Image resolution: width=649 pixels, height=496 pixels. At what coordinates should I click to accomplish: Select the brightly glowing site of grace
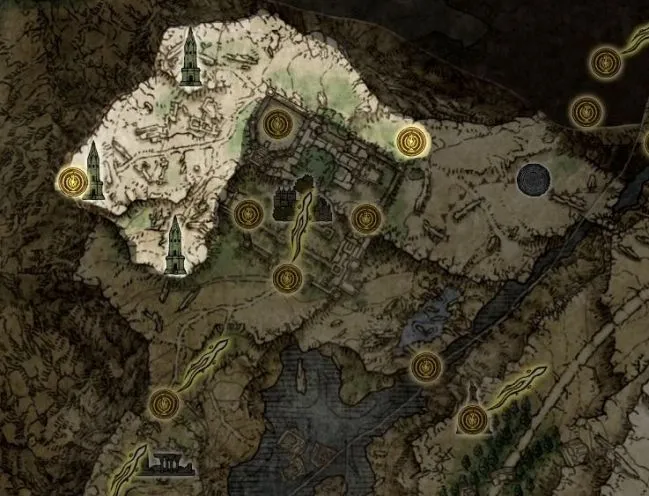[409, 141]
